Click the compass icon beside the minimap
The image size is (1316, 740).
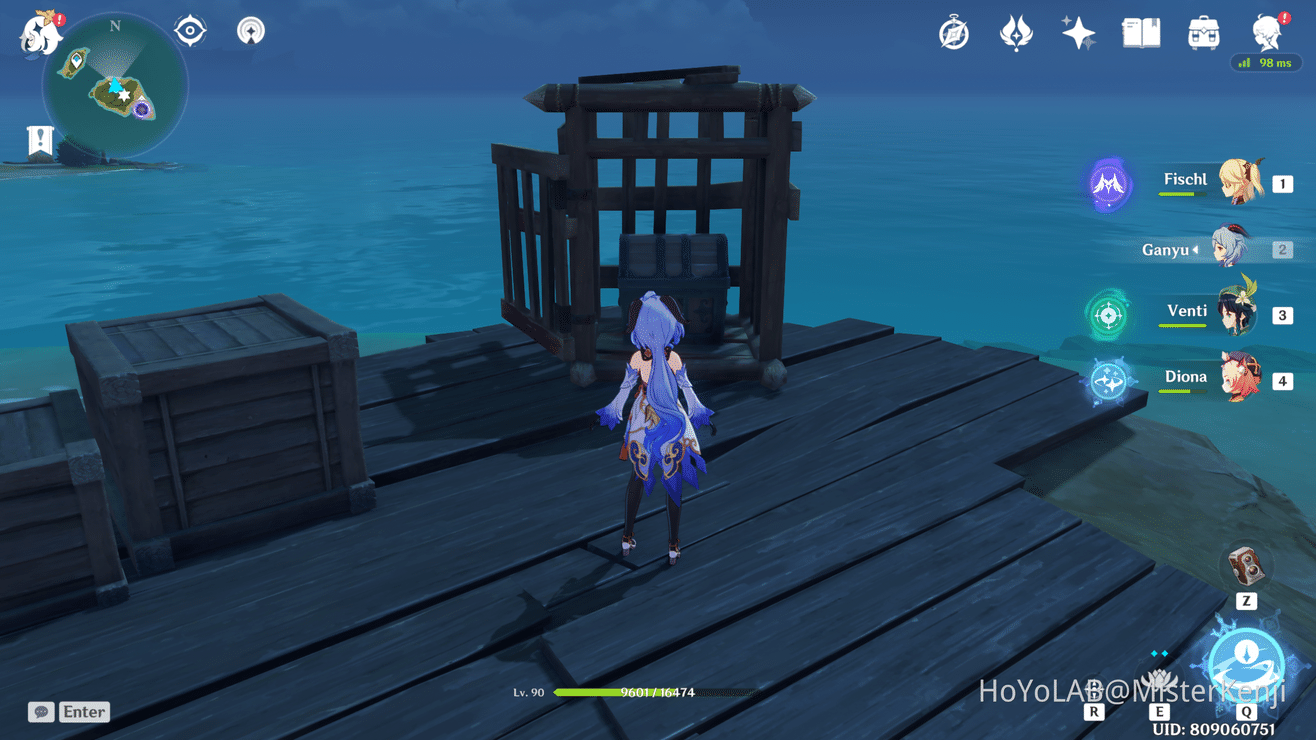tap(189, 29)
